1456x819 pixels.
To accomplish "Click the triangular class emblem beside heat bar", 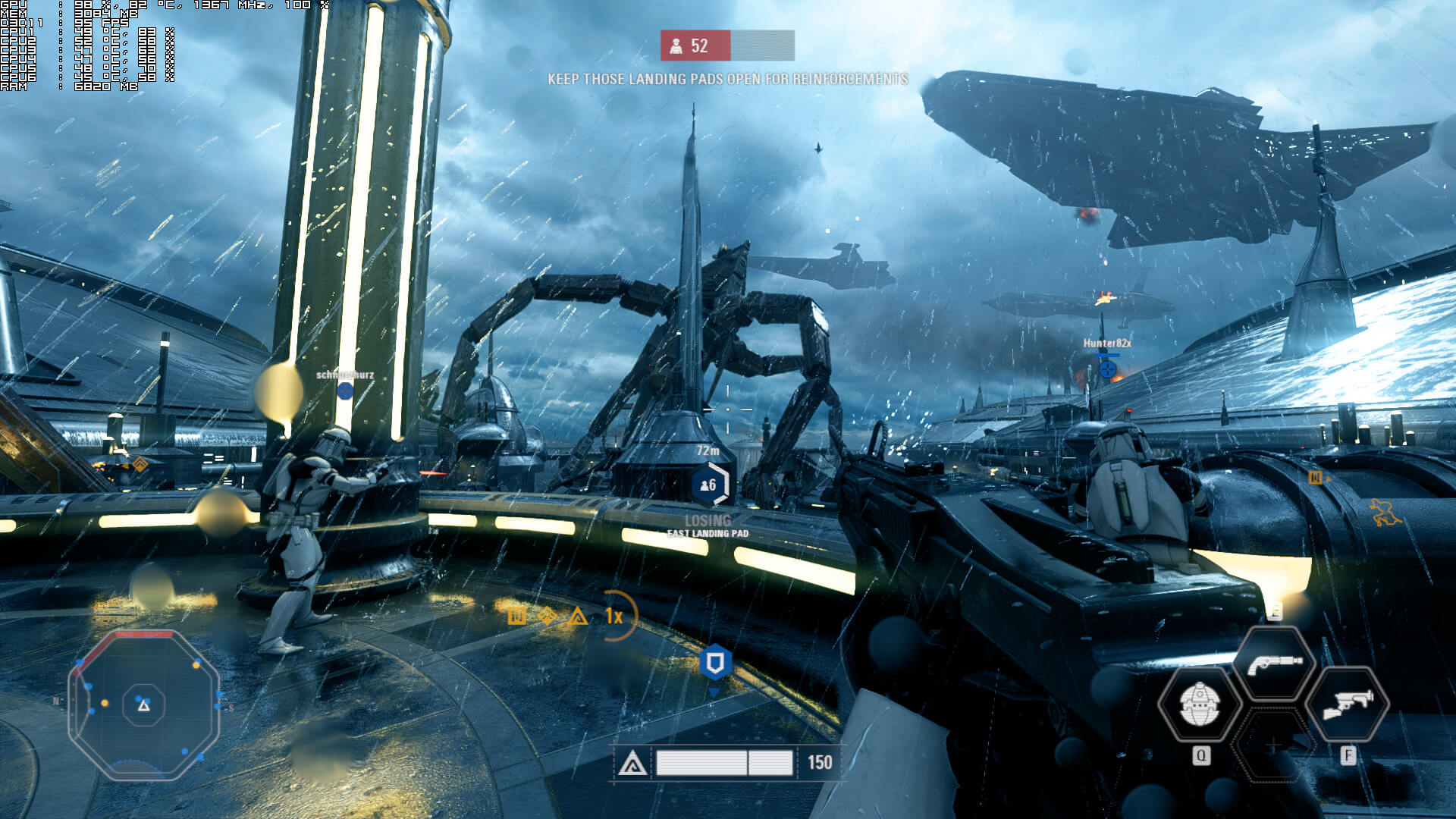I will pyautogui.click(x=632, y=763).
